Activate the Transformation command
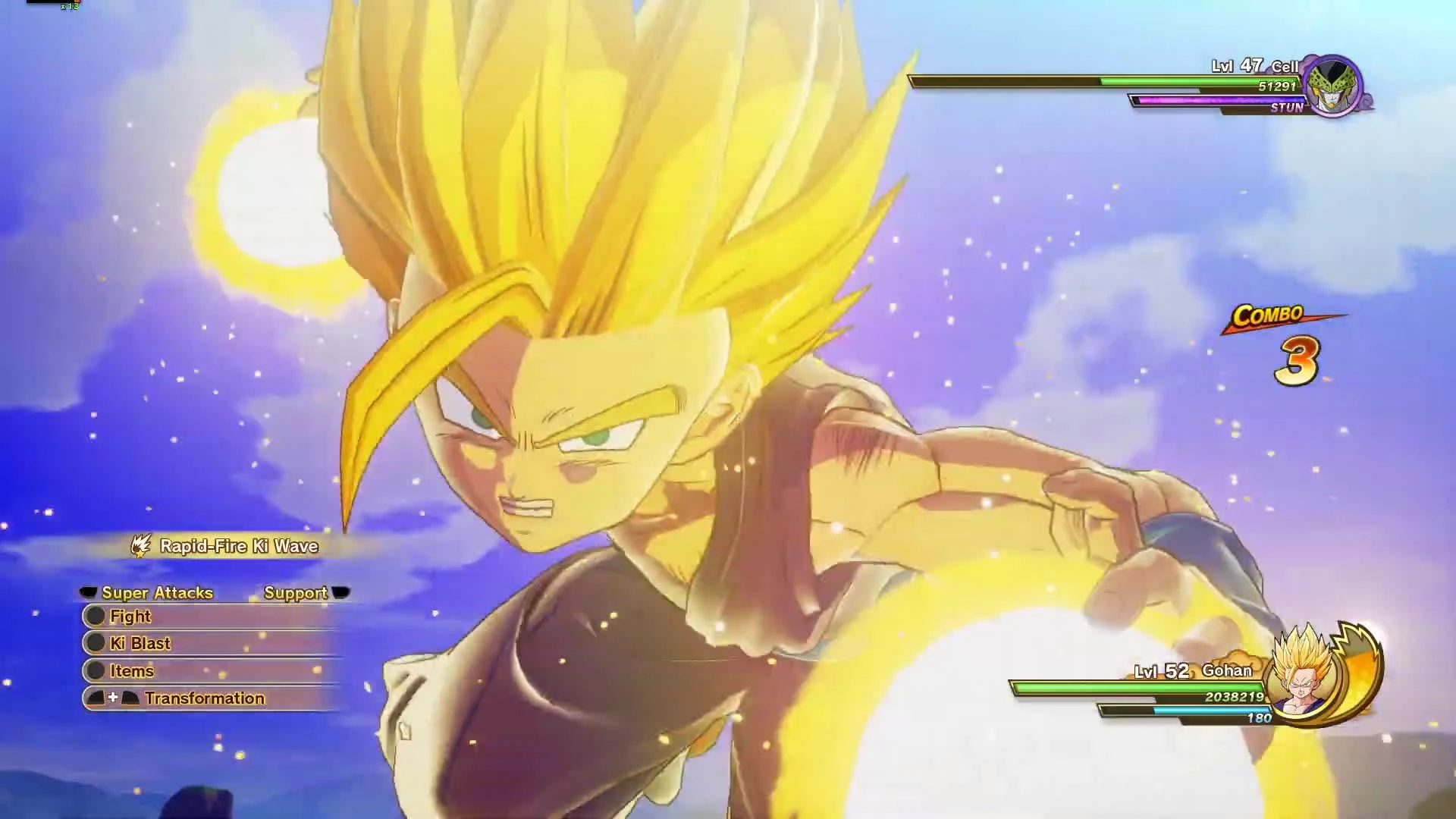Screen dimensions: 1456x819 [x=205, y=698]
